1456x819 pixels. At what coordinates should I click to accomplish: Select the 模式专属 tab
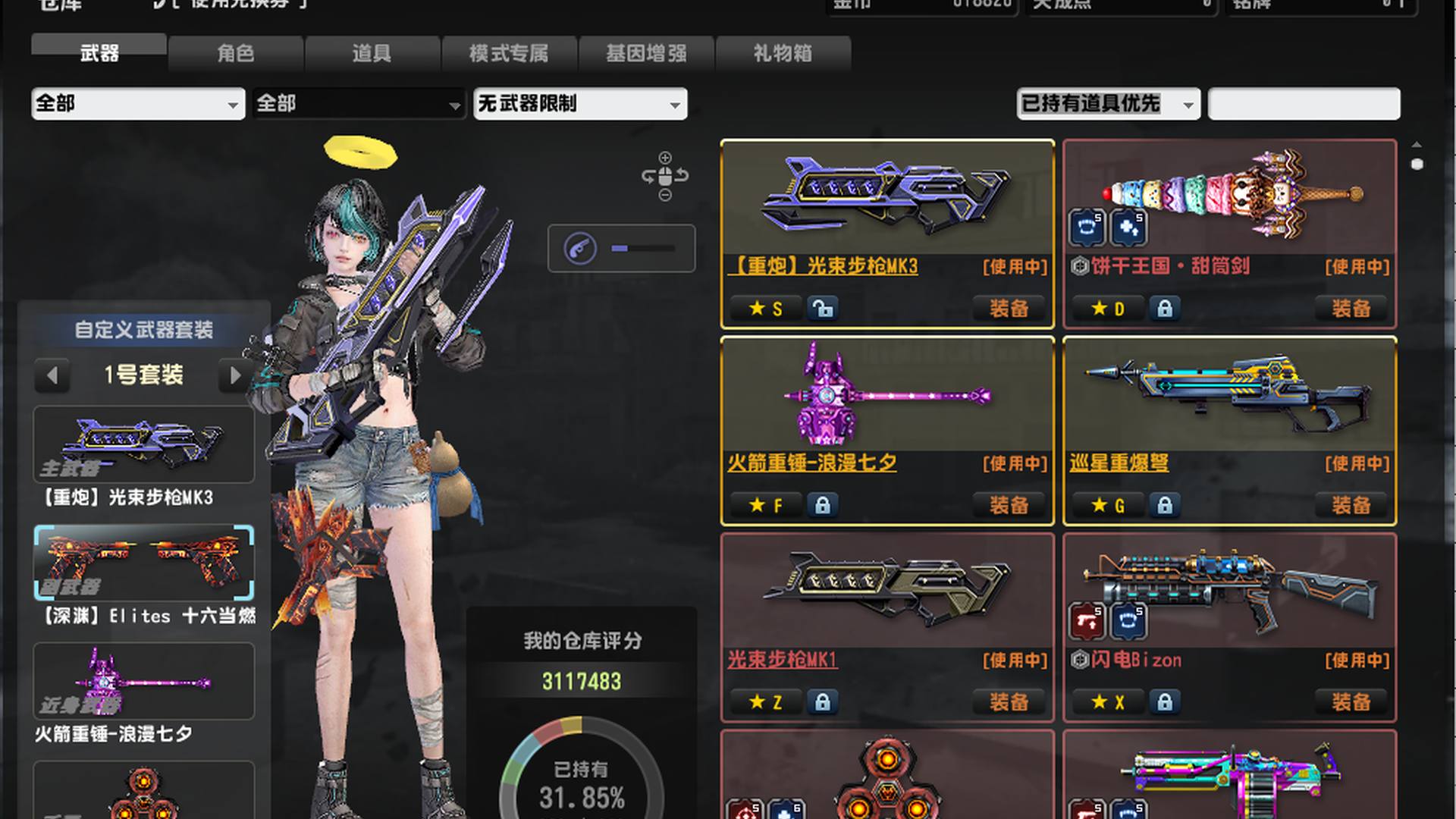[x=509, y=53]
